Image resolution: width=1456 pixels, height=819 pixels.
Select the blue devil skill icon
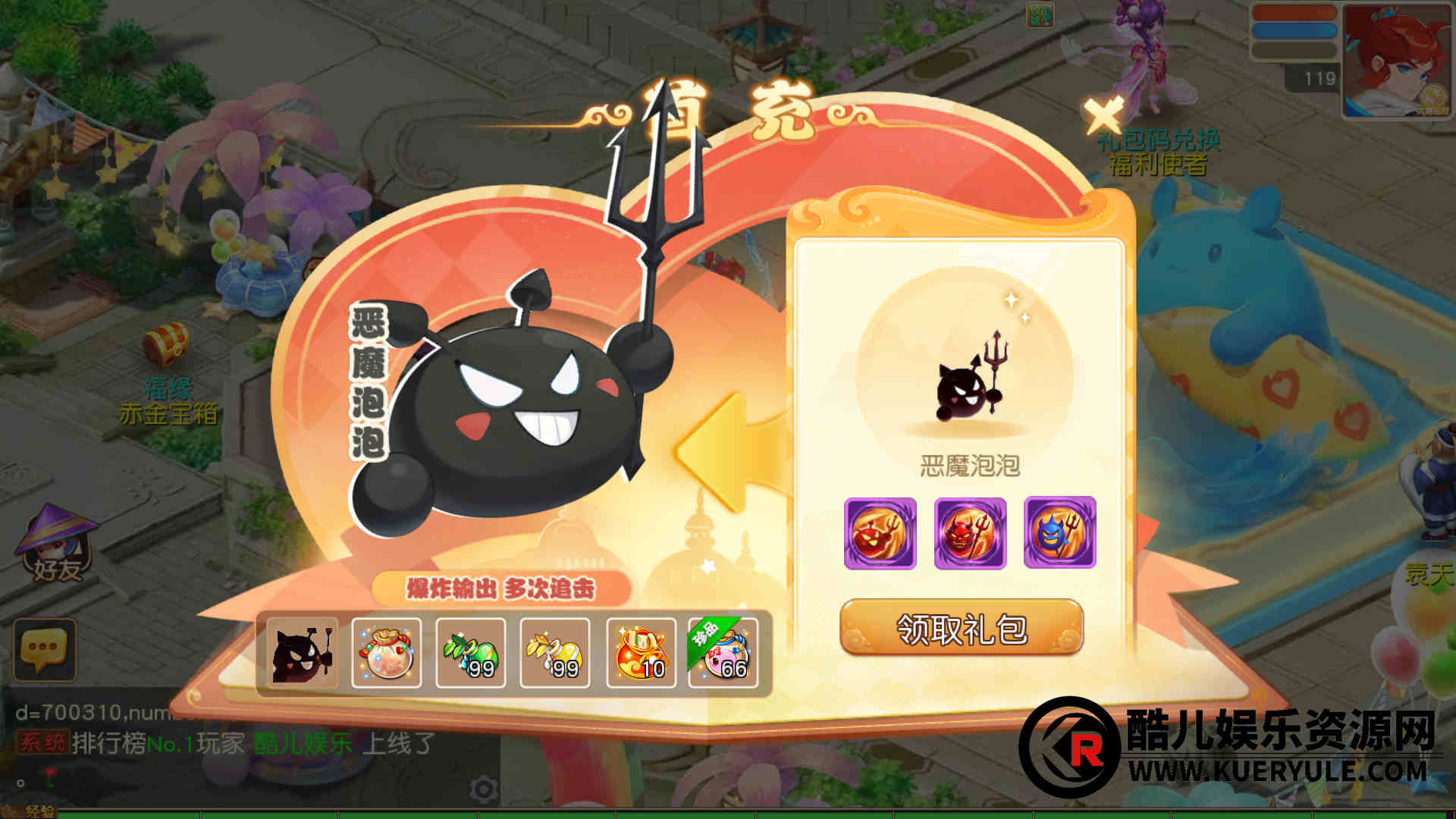click(x=1059, y=533)
